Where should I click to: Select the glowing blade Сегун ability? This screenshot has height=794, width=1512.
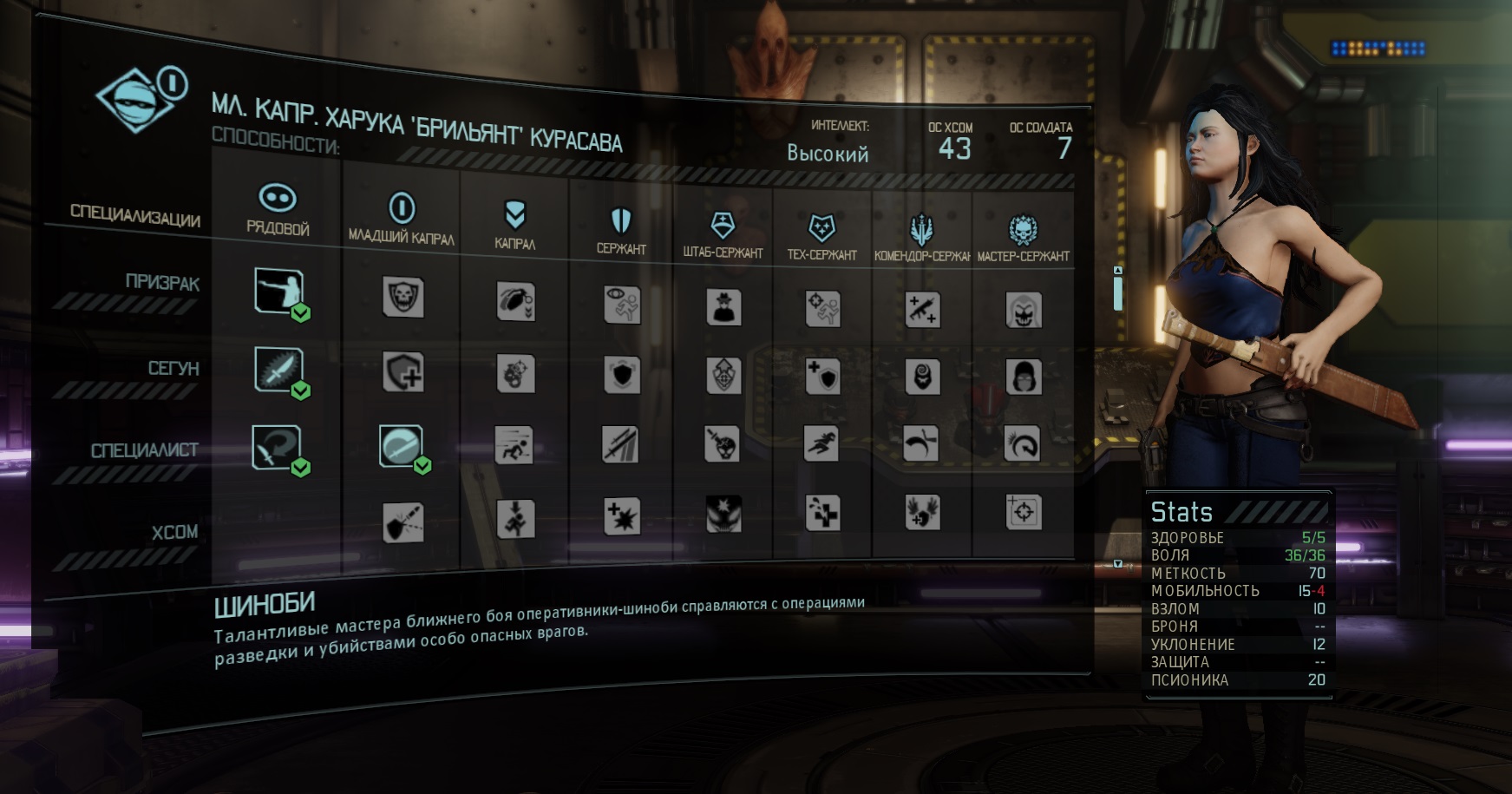click(x=278, y=370)
